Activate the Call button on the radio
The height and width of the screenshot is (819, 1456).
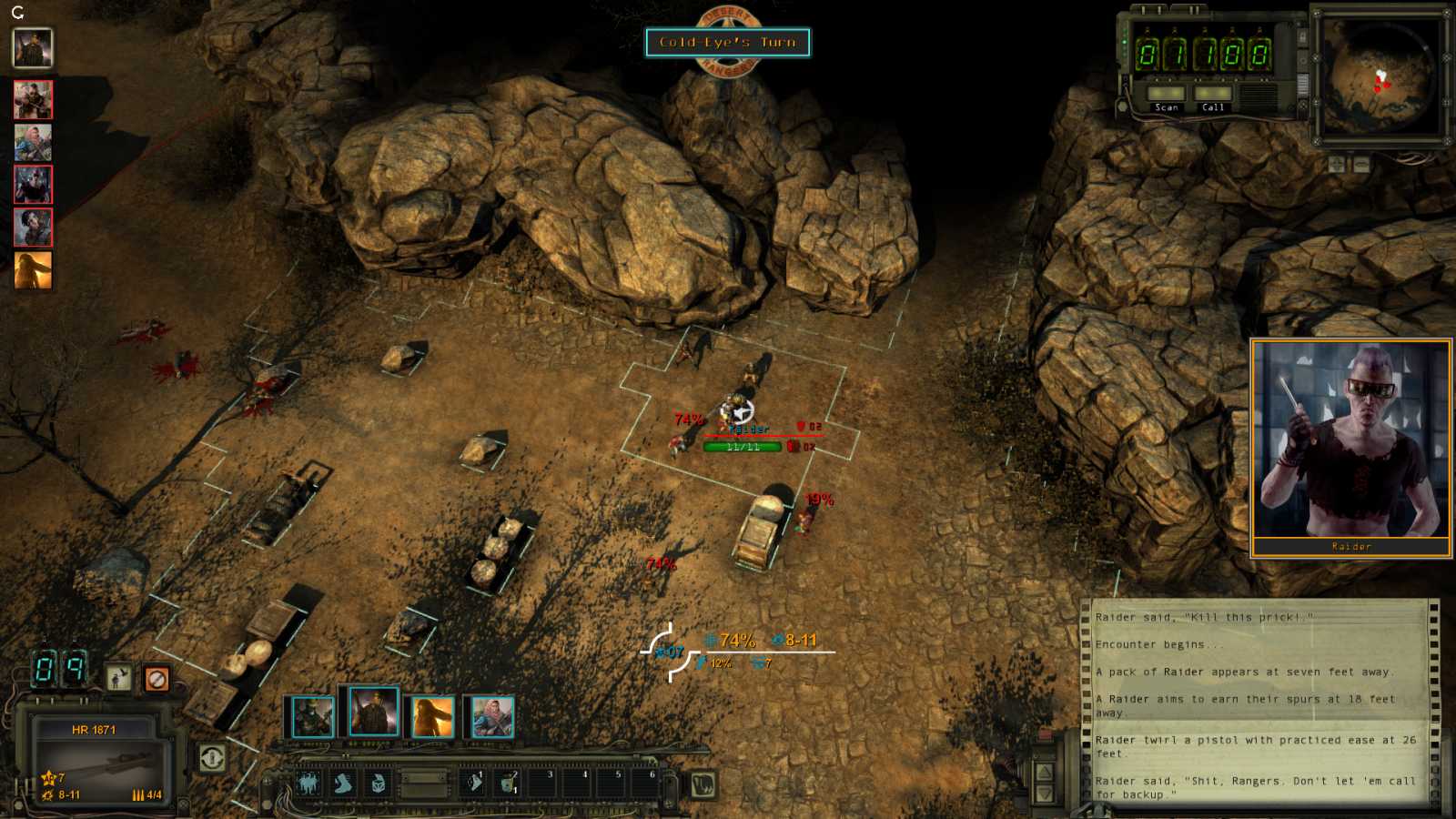(1213, 96)
